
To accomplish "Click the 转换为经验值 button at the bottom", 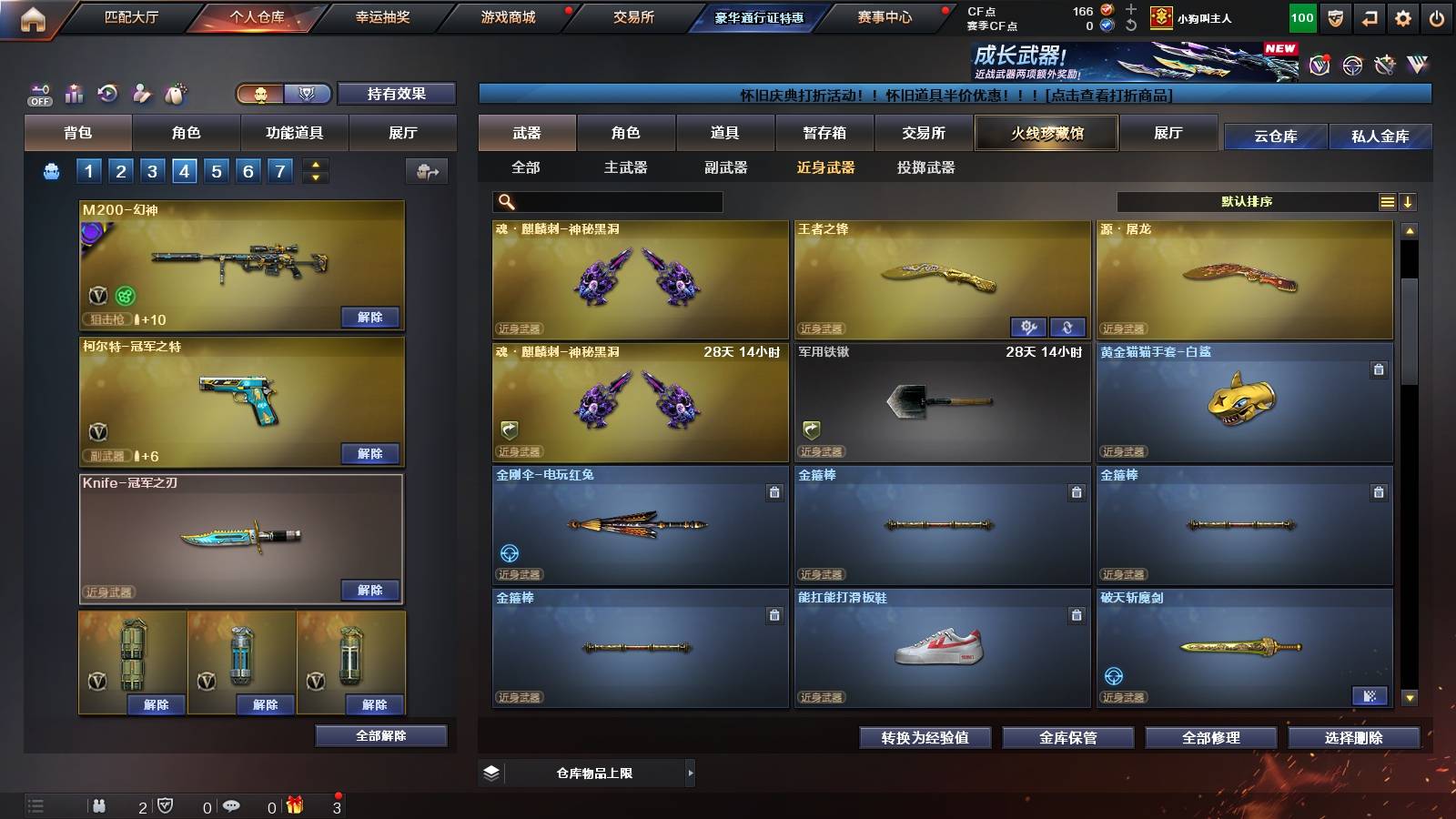I will (x=925, y=739).
